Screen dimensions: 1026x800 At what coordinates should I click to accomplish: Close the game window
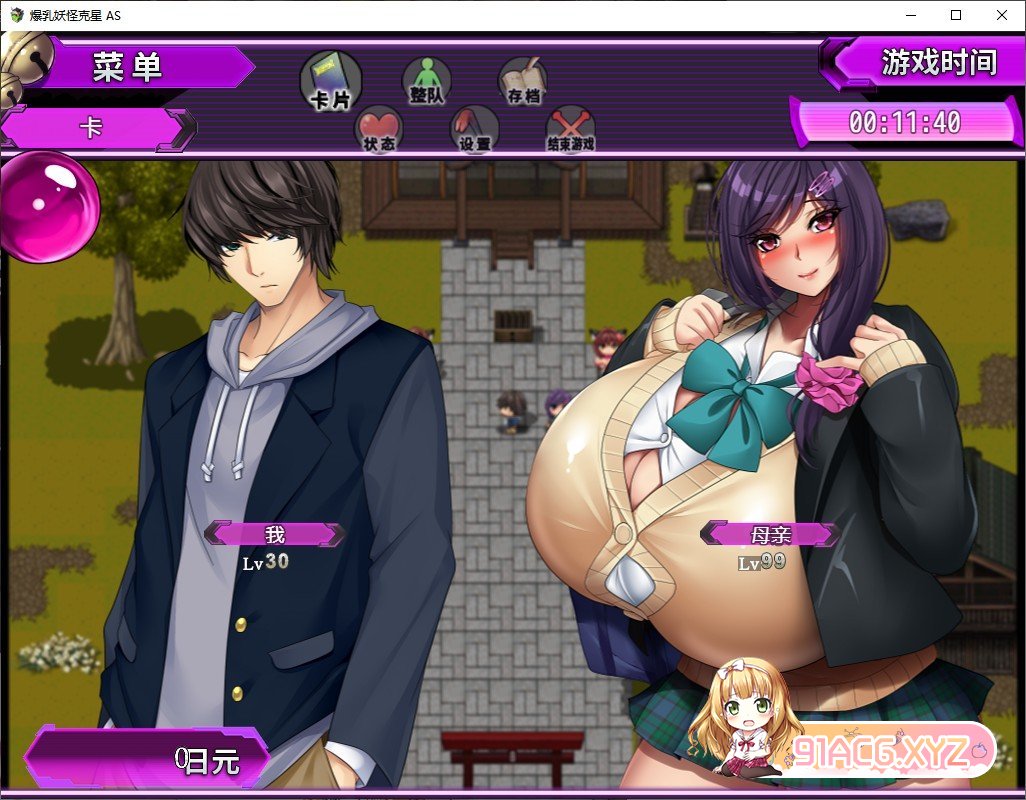[x=1002, y=15]
